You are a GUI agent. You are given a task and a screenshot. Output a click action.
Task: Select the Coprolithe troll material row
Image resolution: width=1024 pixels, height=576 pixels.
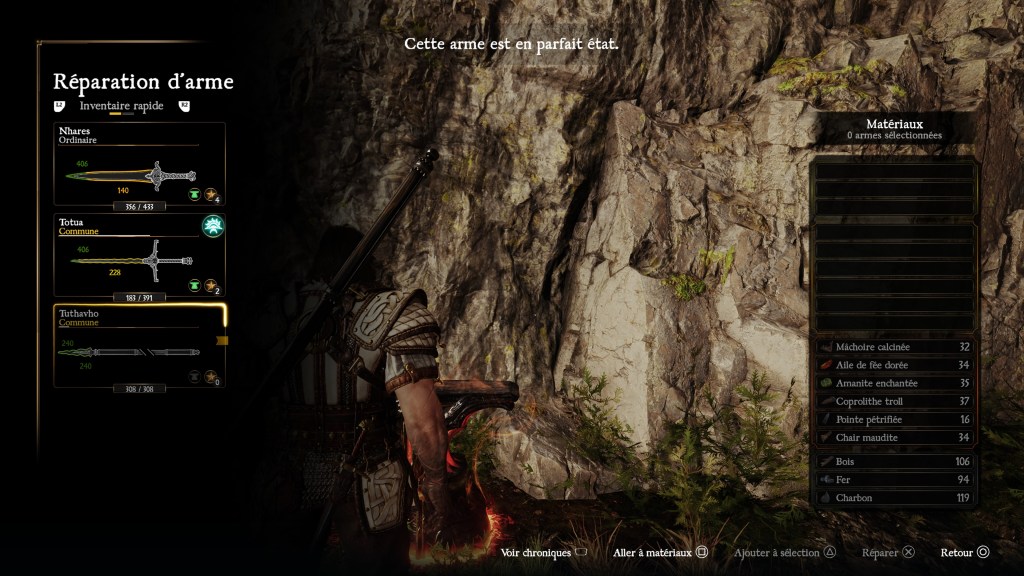(895, 401)
